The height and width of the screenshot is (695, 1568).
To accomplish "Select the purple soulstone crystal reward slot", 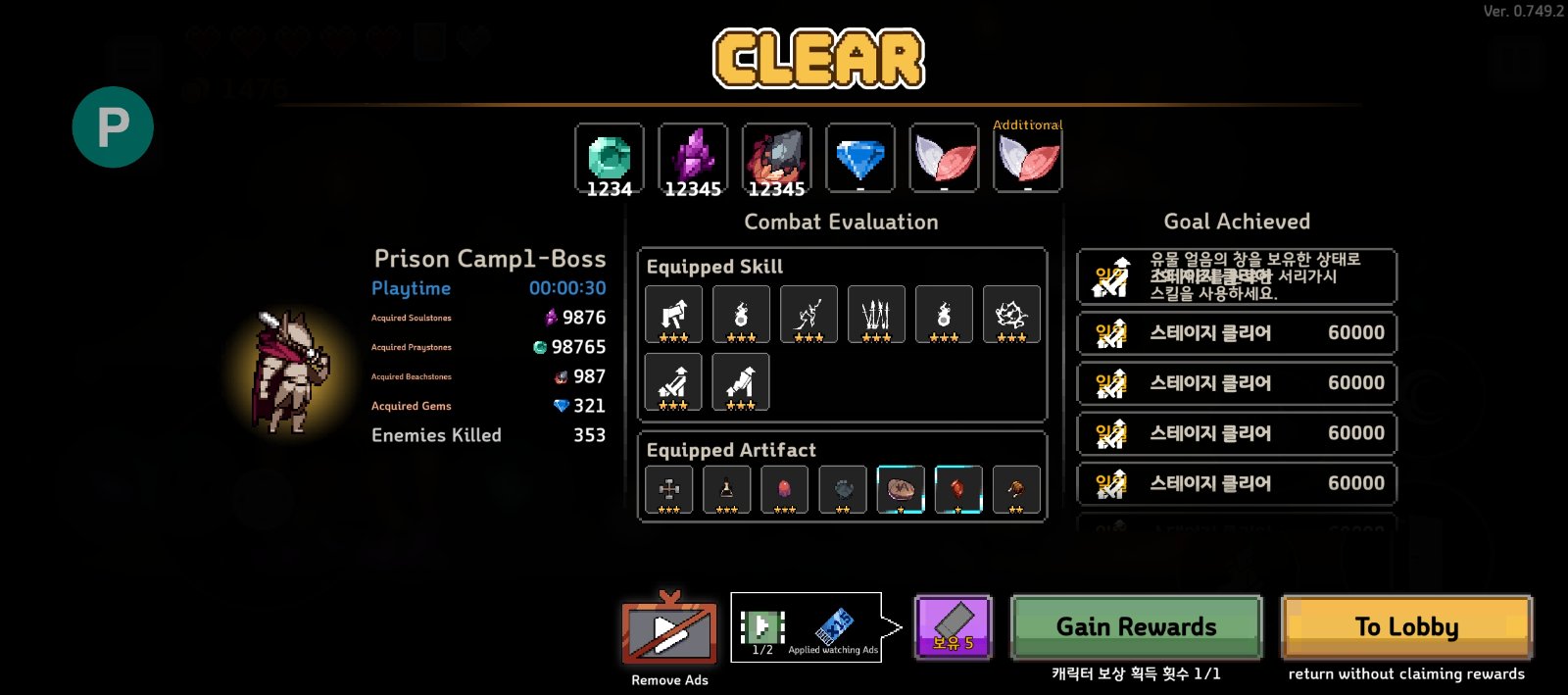I will pos(693,158).
